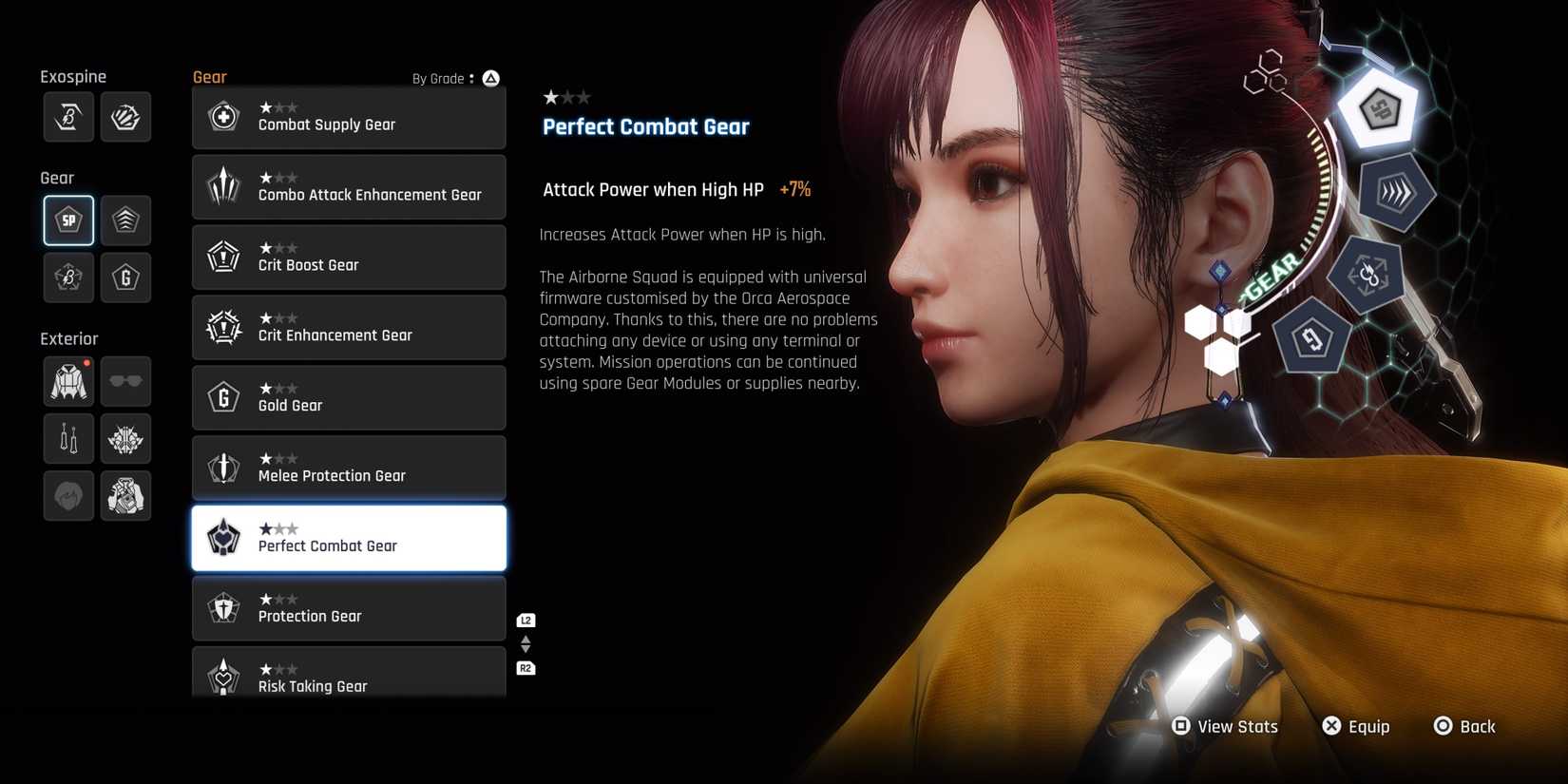Click the Gear section header in sidebar
This screenshot has width=1568, height=784.
pyautogui.click(x=56, y=177)
